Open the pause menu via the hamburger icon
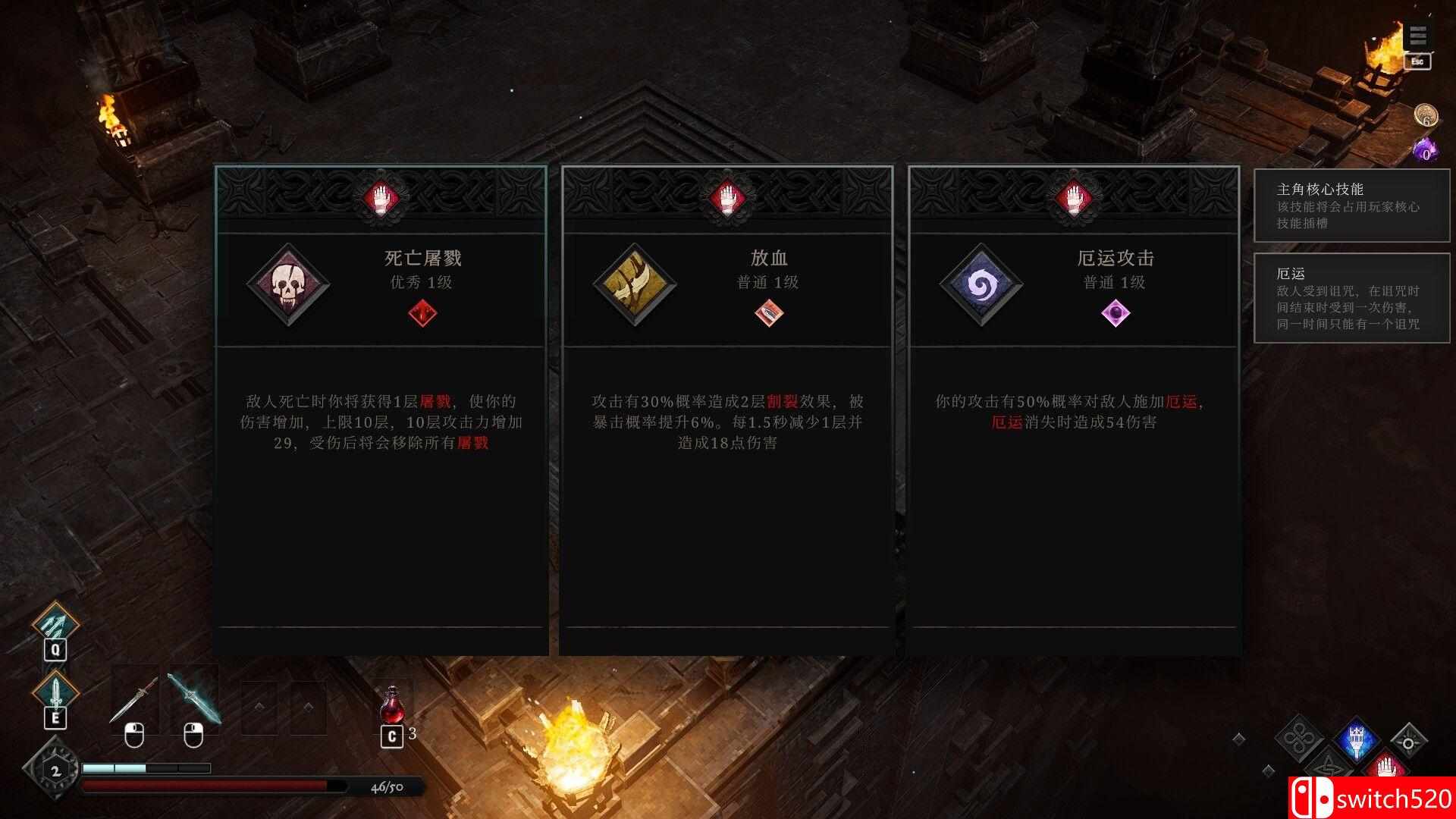The height and width of the screenshot is (819, 1456). (1417, 34)
